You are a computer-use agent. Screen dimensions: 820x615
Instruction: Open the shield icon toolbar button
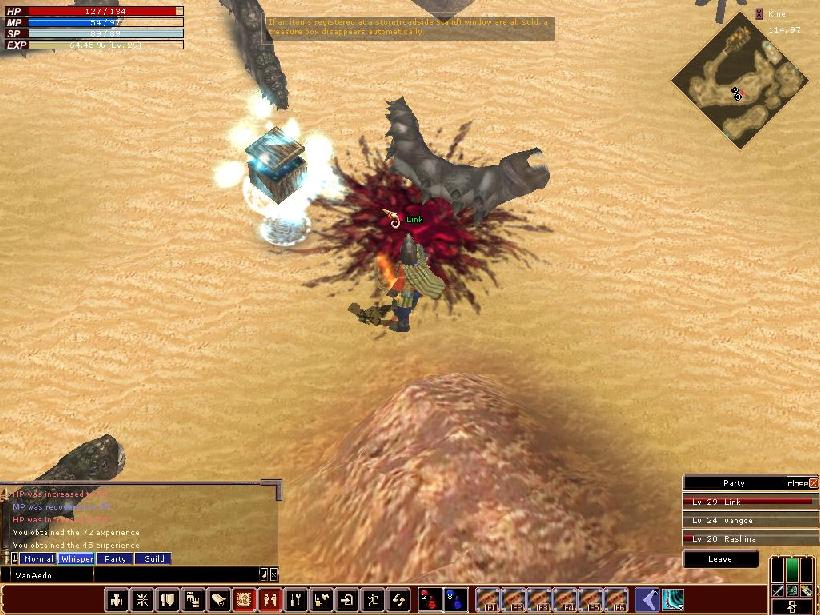(168, 600)
